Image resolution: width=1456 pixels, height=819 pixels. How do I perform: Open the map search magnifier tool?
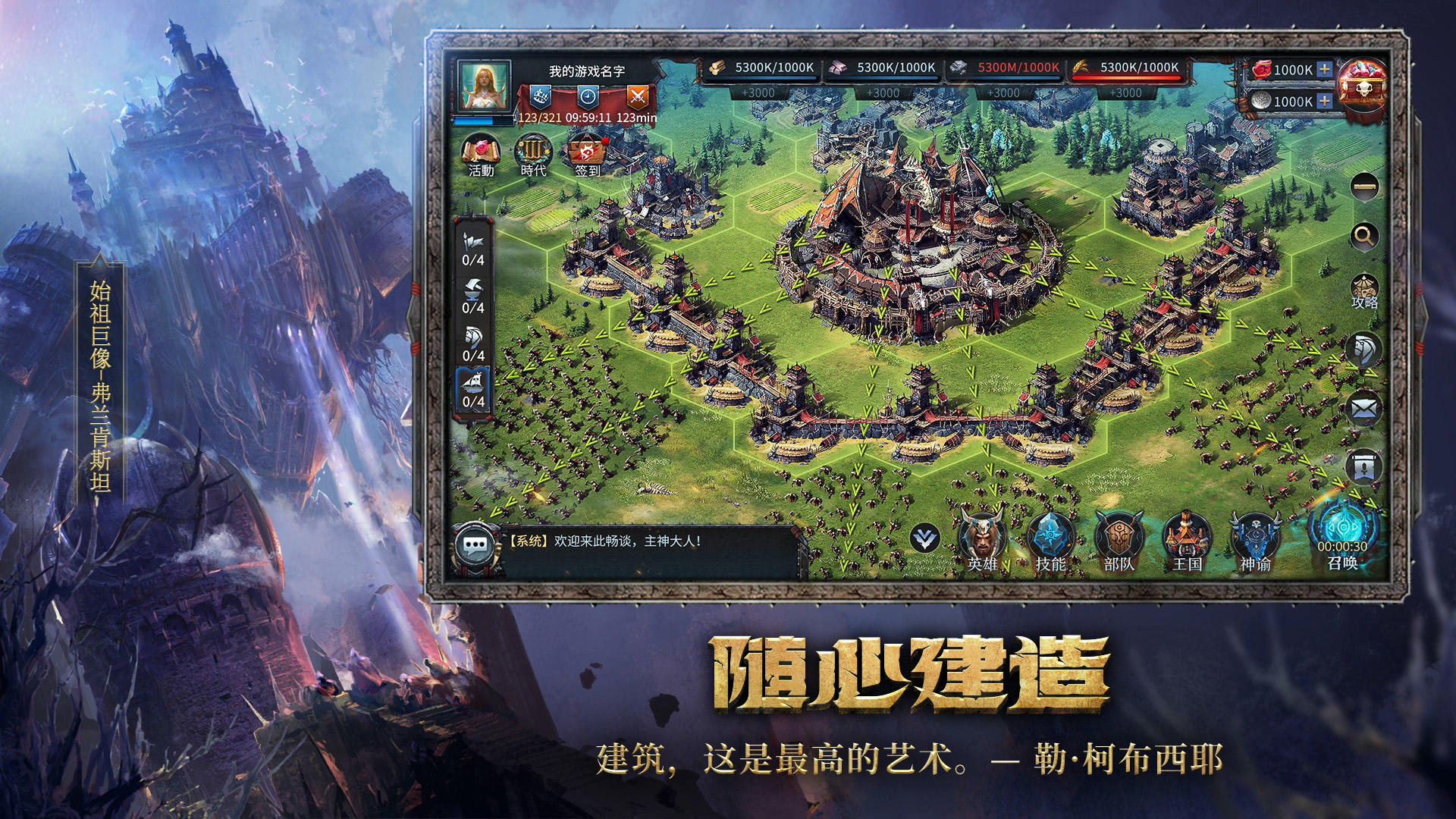pyautogui.click(x=1363, y=236)
